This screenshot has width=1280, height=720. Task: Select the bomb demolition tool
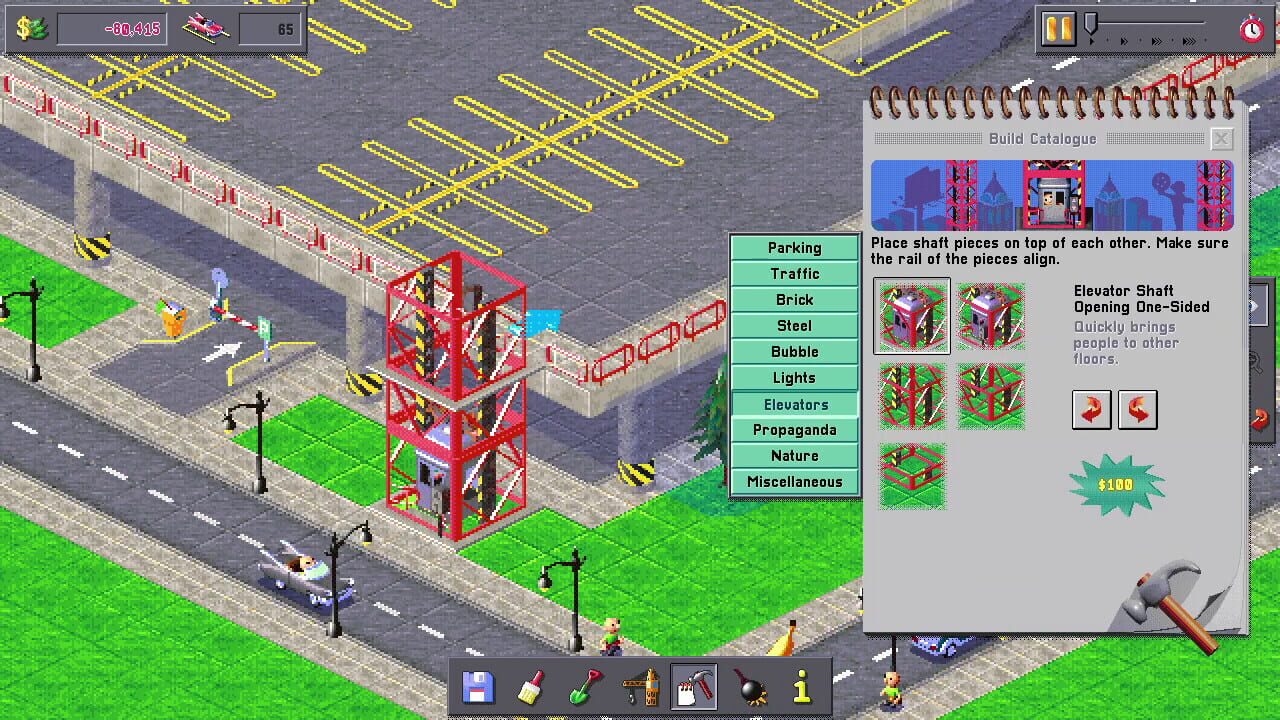[749, 687]
